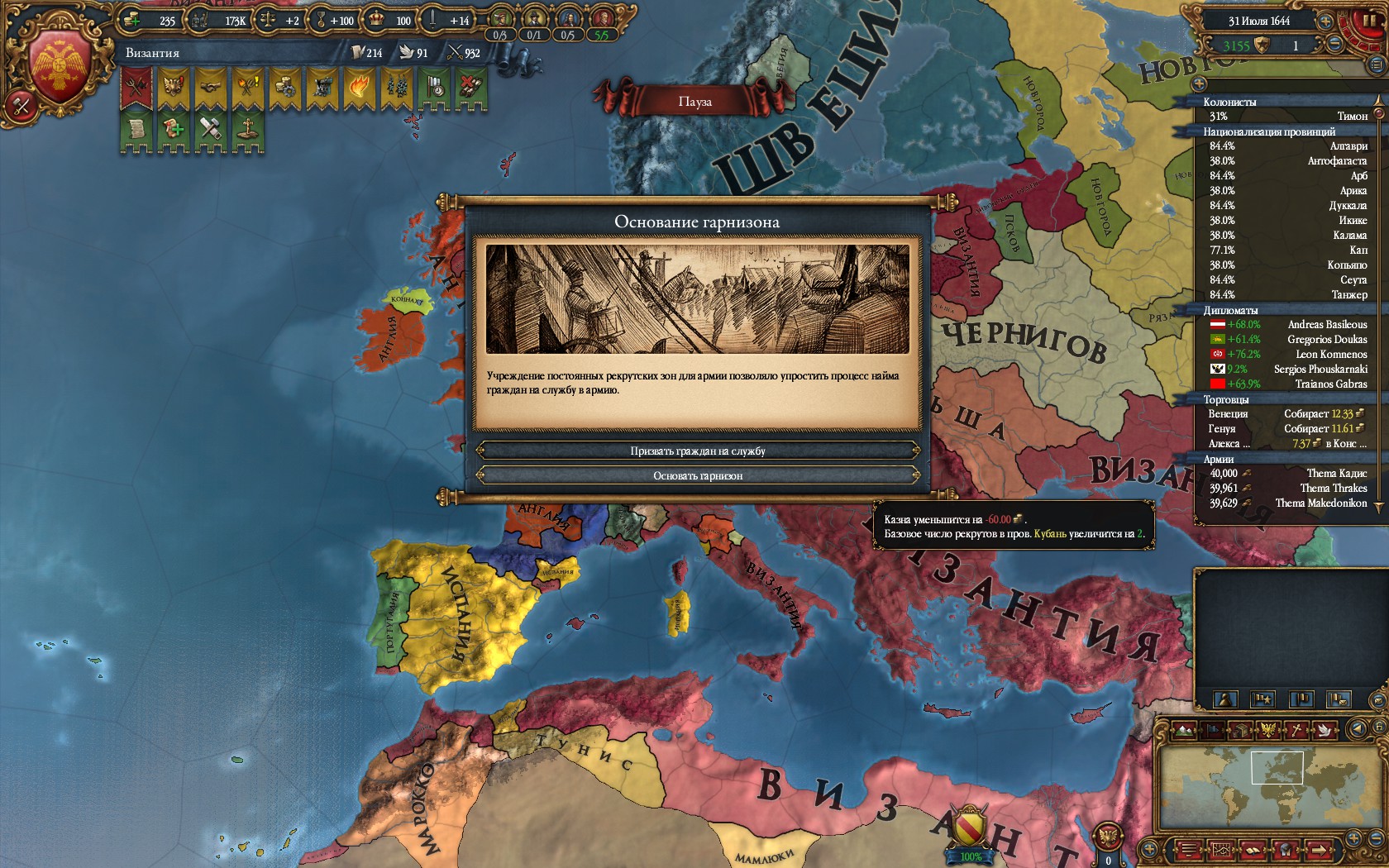Viewport: 1389px width, 868px height.
Task: Switch to religious map mode (cross icon)
Action: click(1297, 730)
